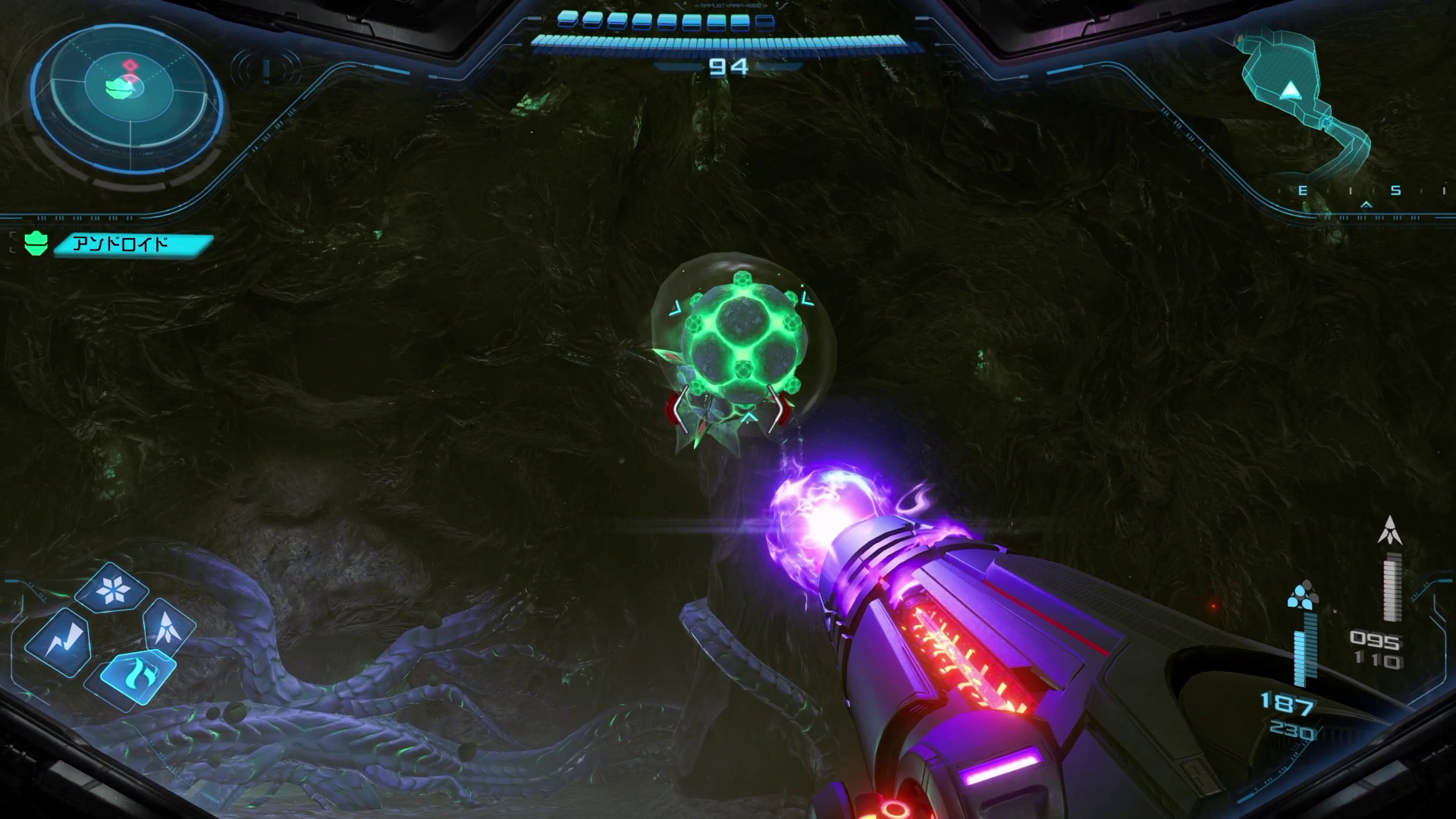The image size is (1456, 819).
Task: Click the green target icon beside アンドロイド
Action: click(36, 244)
